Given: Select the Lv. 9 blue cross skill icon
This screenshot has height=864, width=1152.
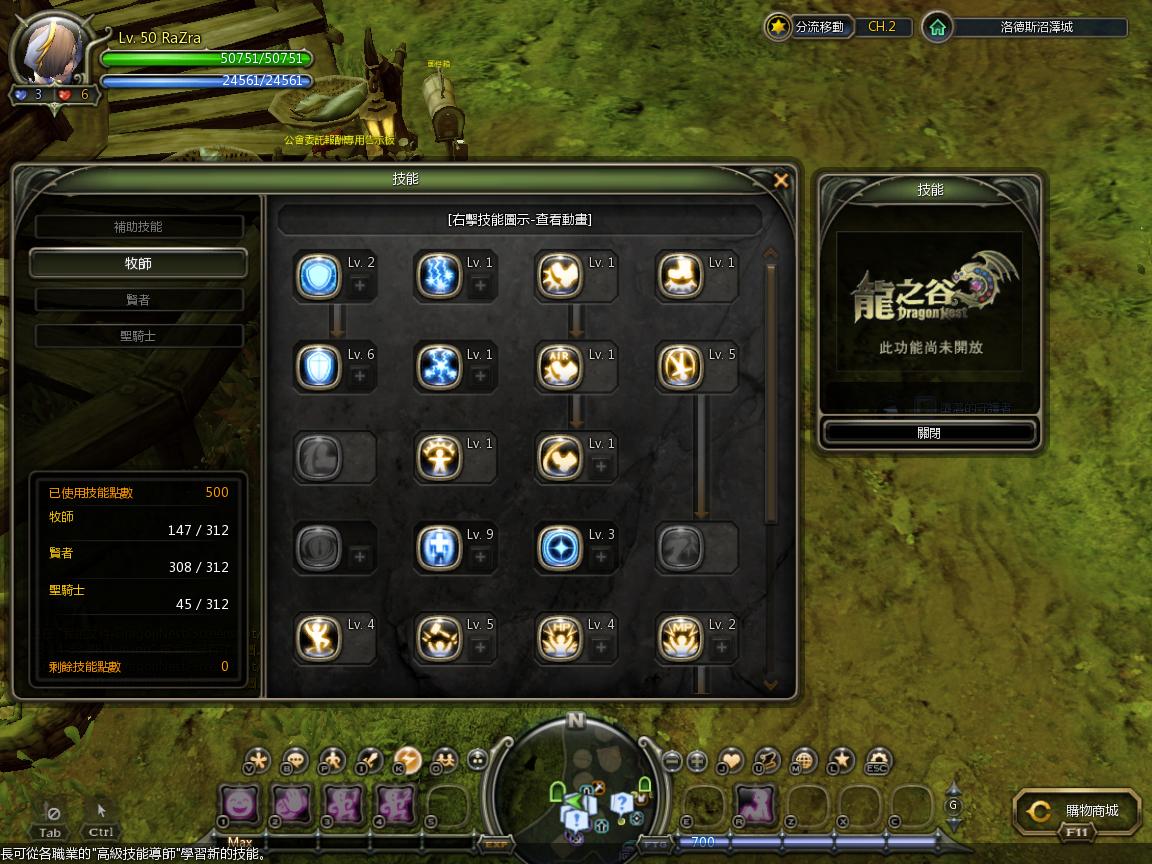Looking at the screenshot, I should pos(438,548).
